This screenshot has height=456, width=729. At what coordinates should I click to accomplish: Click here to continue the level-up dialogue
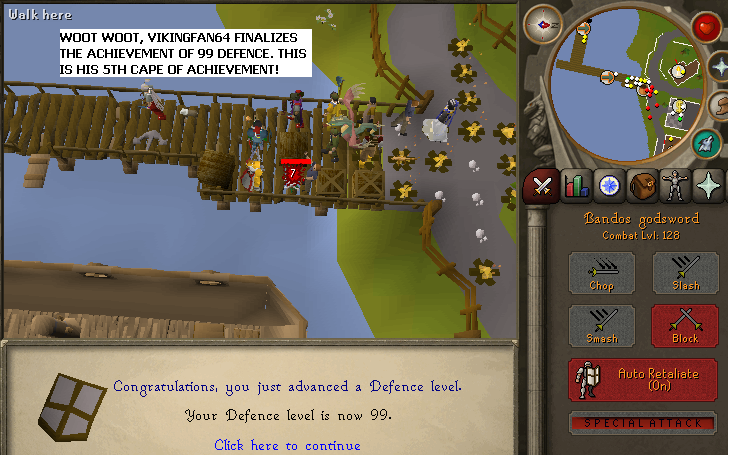pyautogui.click(x=287, y=445)
